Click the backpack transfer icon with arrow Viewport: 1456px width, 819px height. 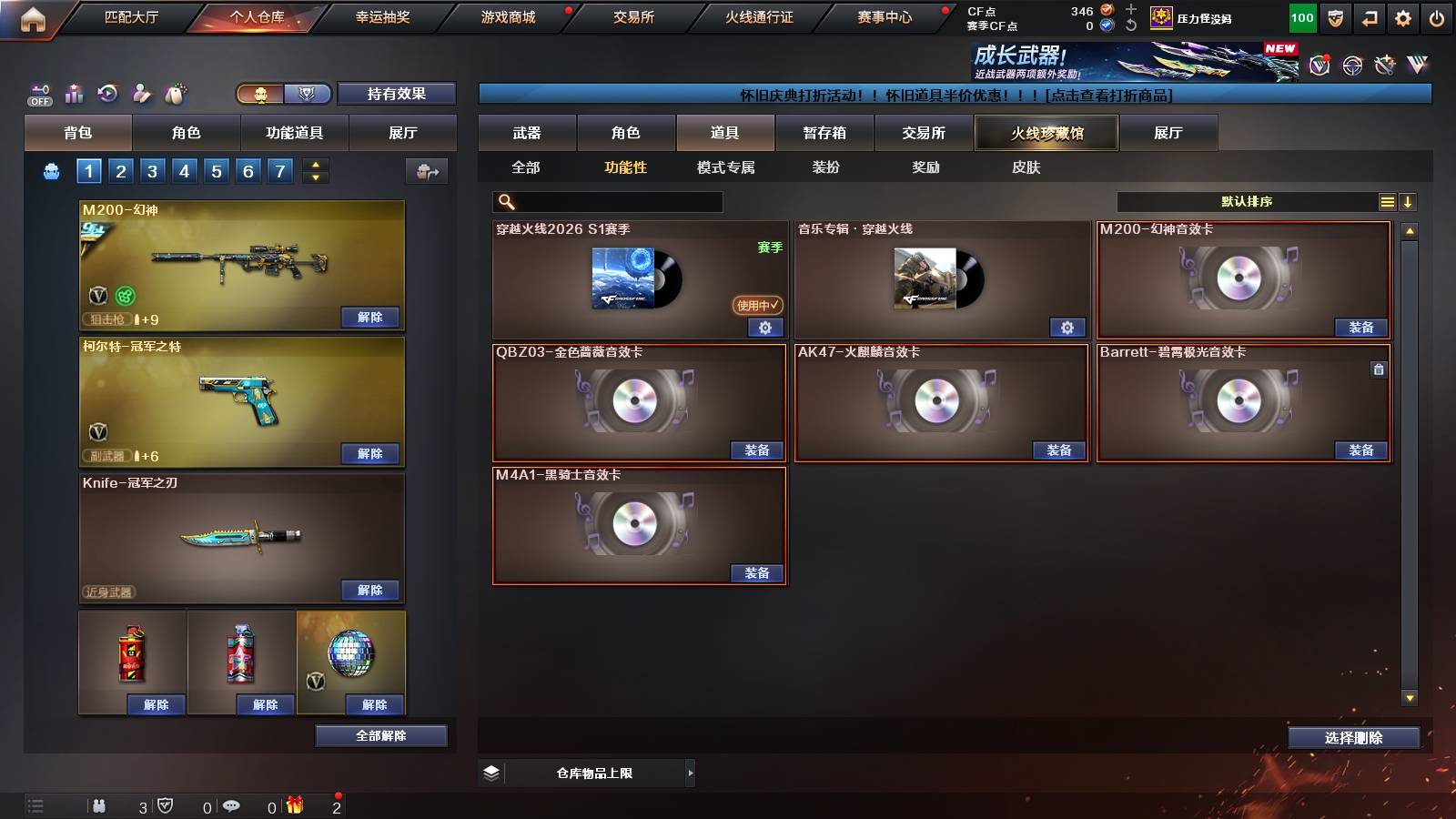coord(425,173)
